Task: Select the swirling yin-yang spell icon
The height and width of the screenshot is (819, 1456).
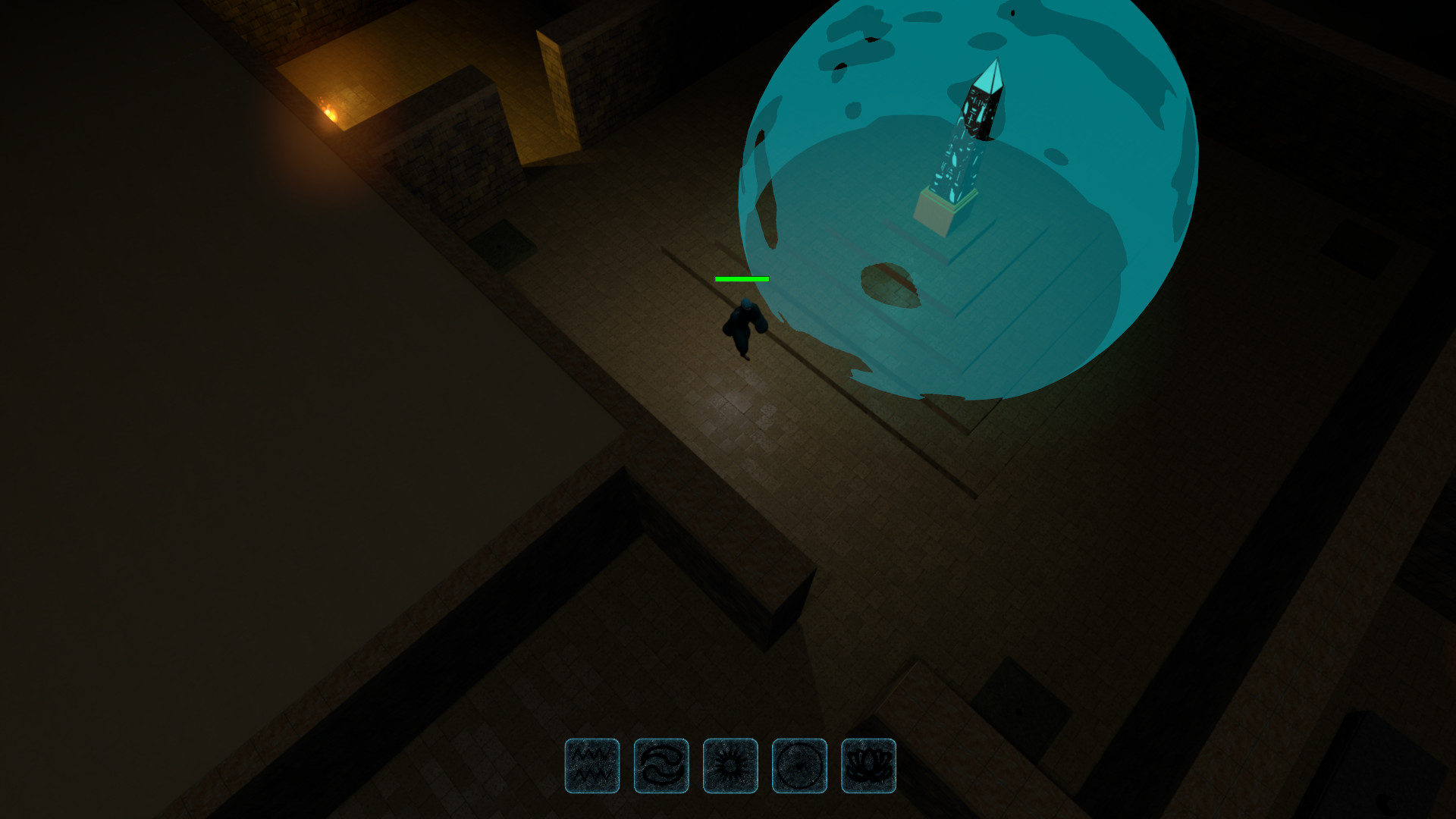Action: coord(661,766)
